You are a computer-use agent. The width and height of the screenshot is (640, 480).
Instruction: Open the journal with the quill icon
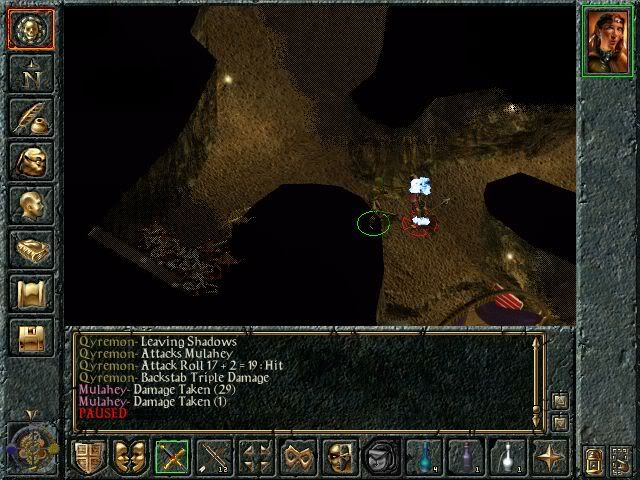tap(30, 117)
